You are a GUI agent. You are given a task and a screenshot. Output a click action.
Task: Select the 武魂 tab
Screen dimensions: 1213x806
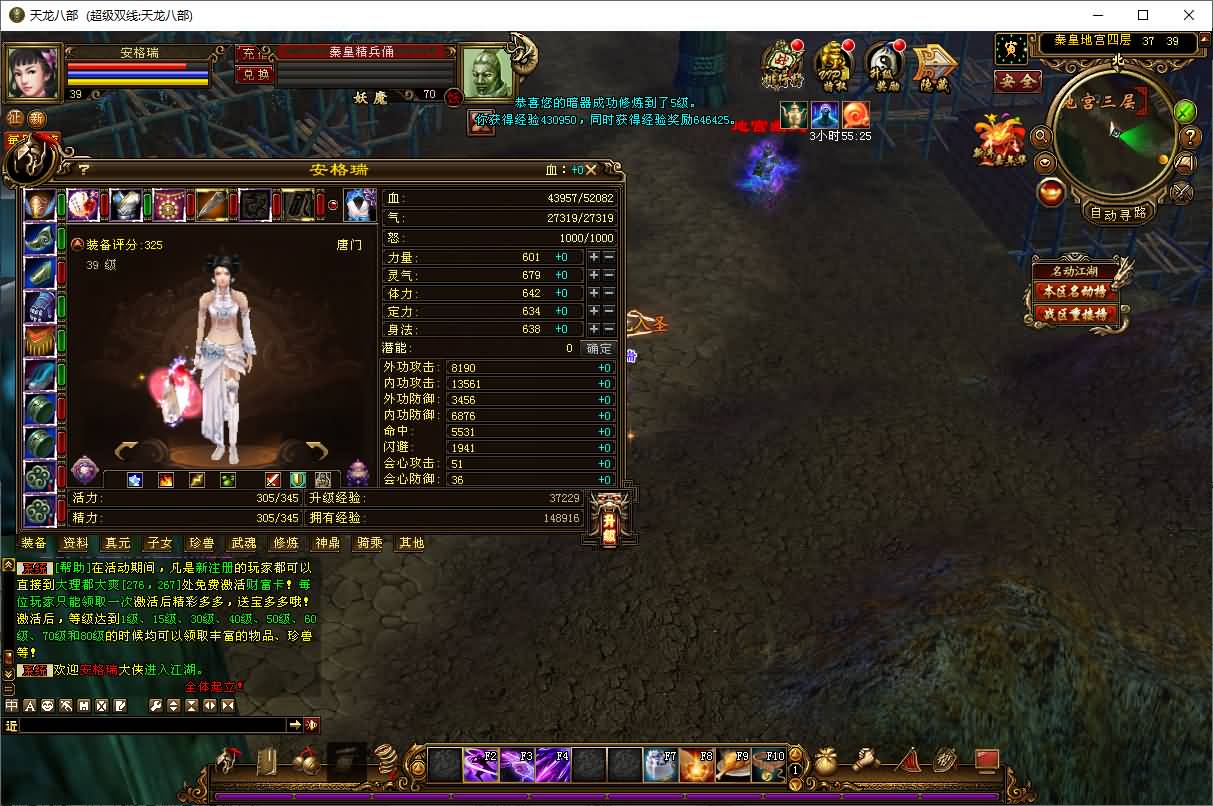coord(244,543)
